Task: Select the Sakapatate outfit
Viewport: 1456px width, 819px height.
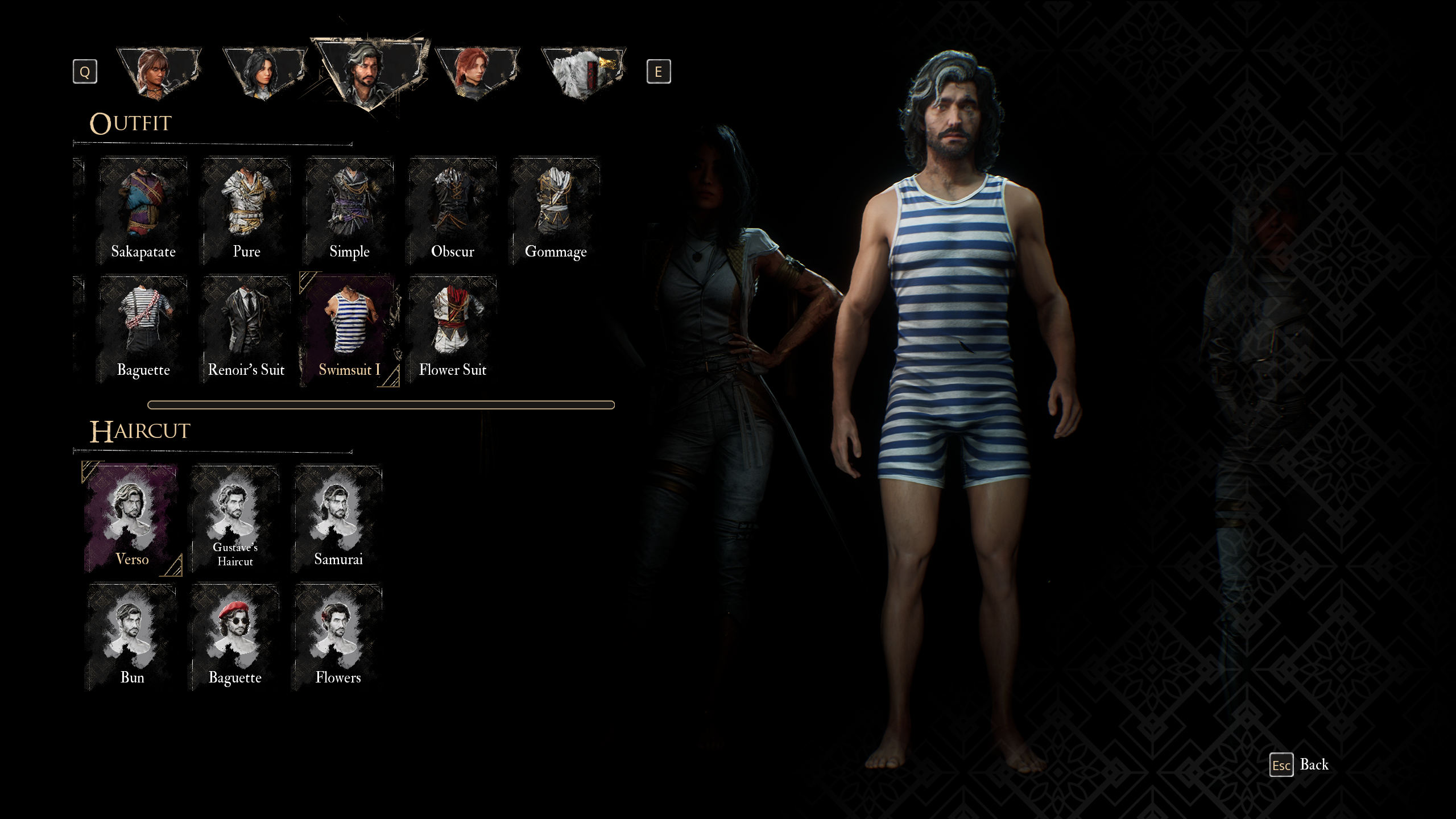Action: point(143,211)
